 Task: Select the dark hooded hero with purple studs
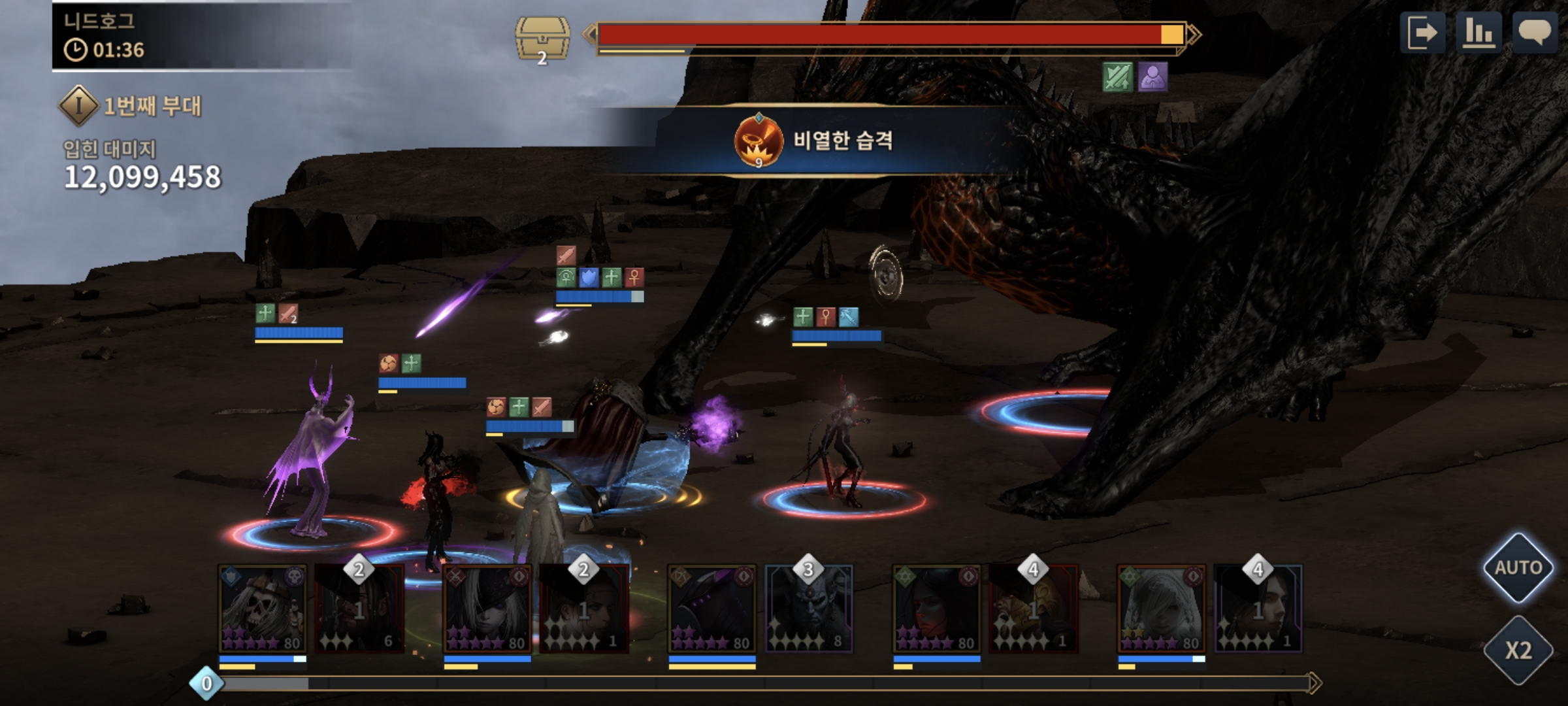pyautogui.click(x=712, y=609)
